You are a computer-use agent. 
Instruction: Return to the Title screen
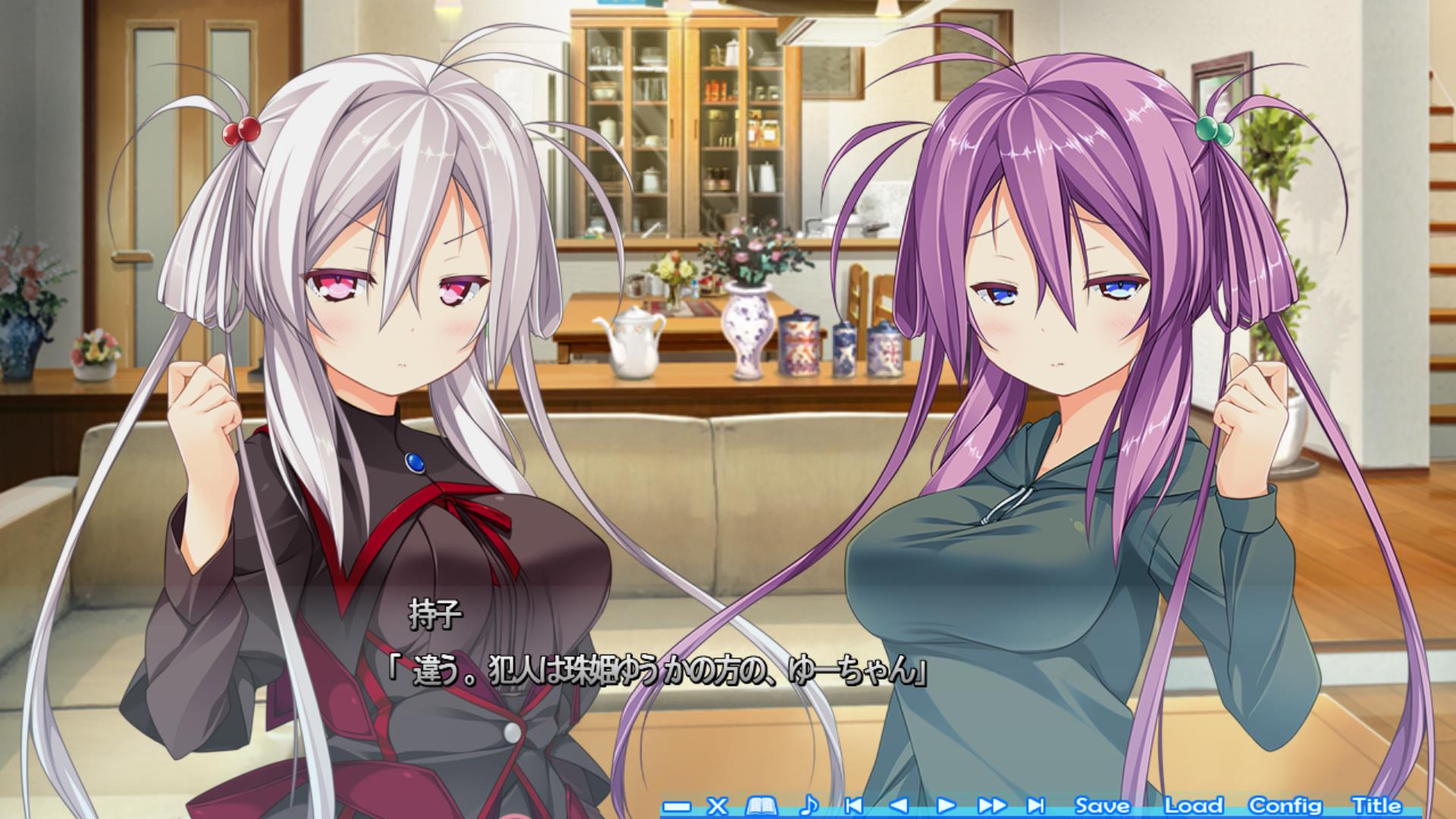(1376, 805)
